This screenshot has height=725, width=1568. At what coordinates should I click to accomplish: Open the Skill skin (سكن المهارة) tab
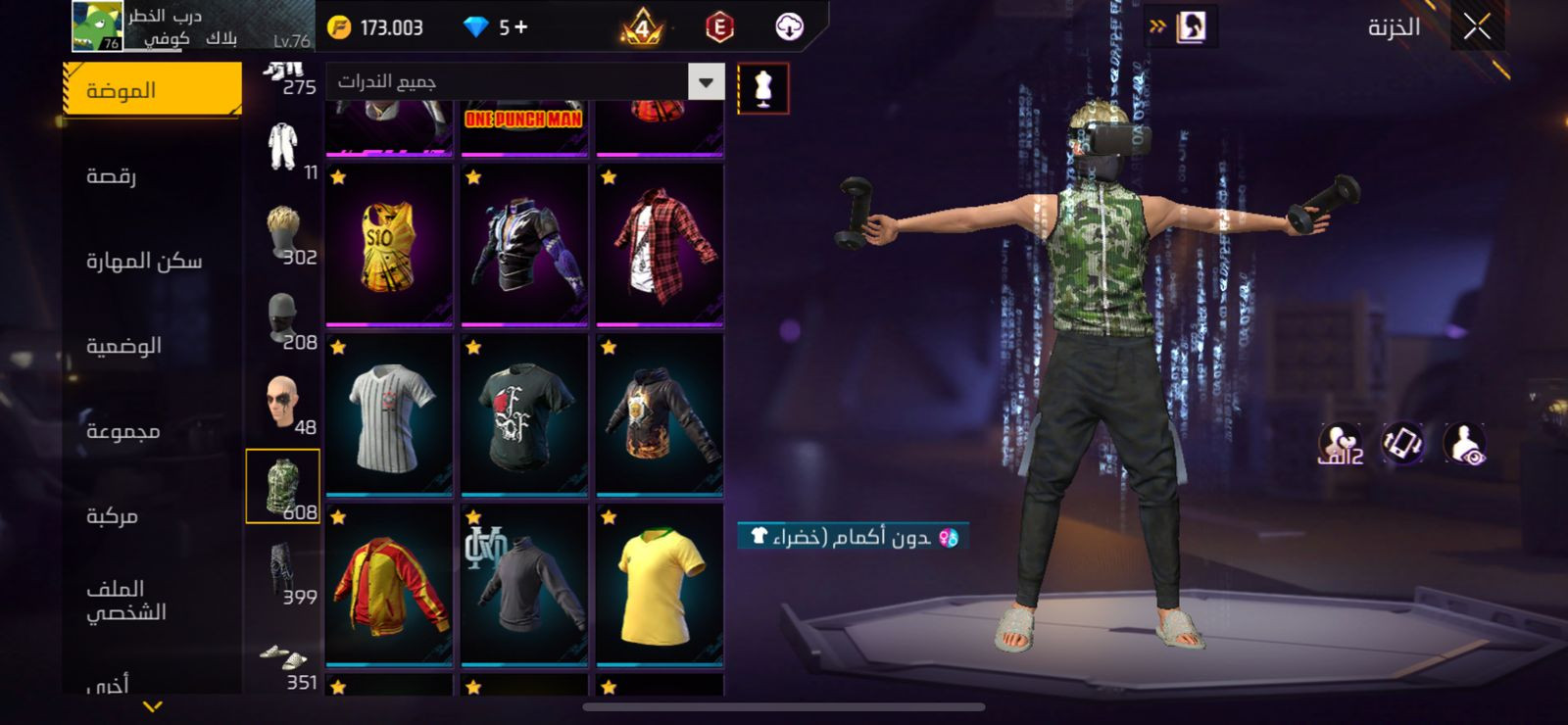tap(144, 261)
